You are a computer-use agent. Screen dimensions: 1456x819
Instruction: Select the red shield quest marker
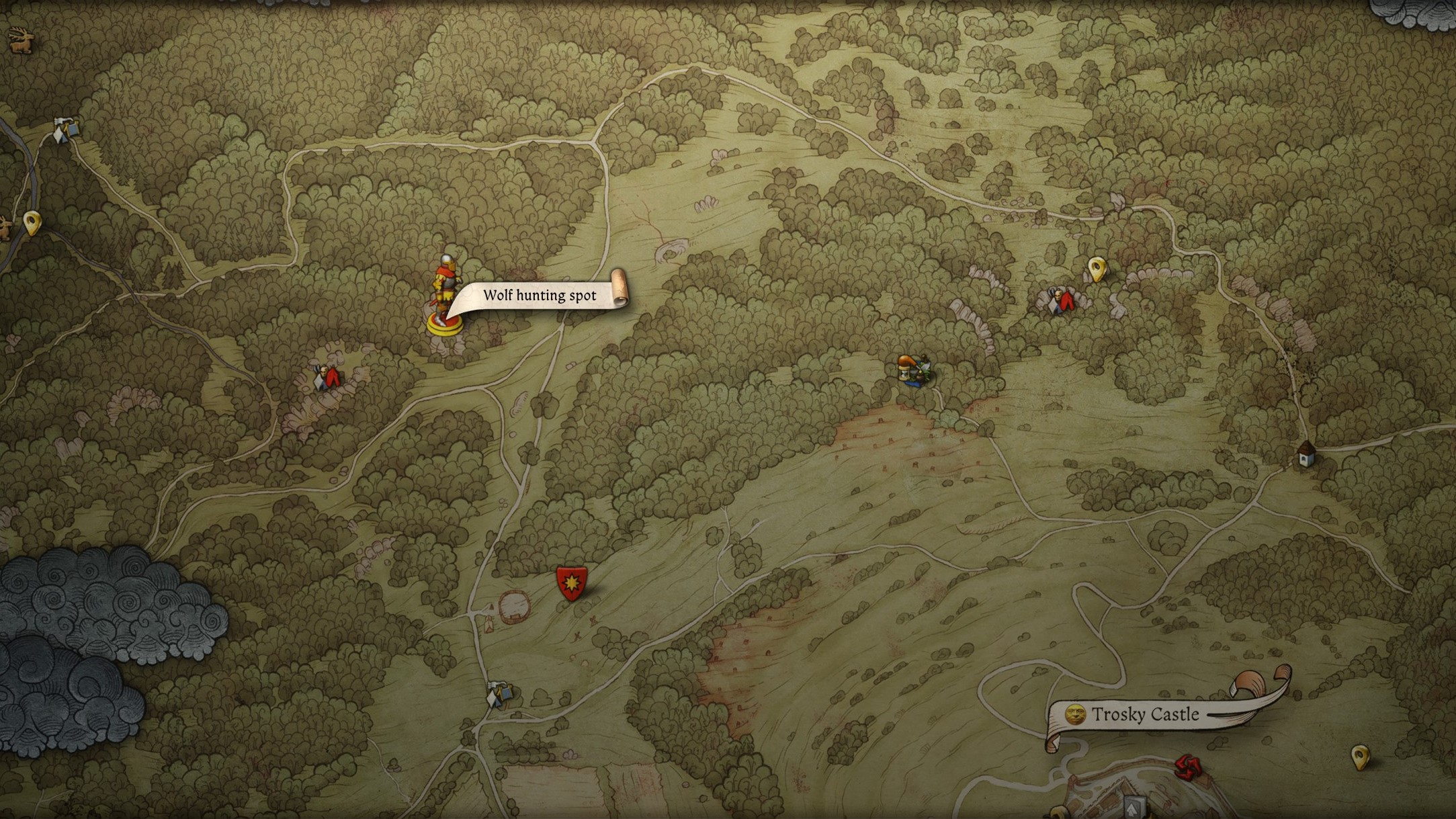571,582
